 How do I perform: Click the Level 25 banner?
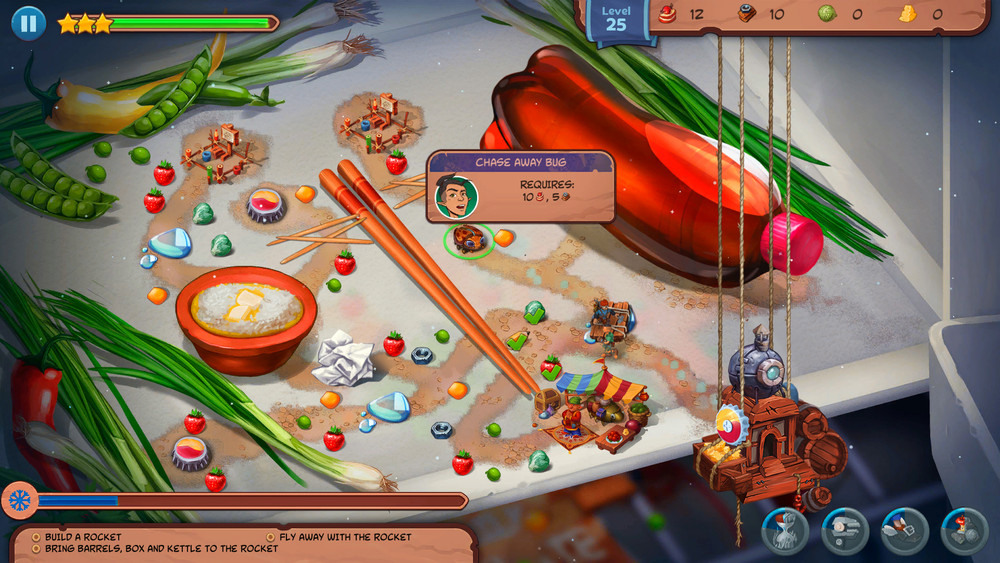pyautogui.click(x=616, y=20)
